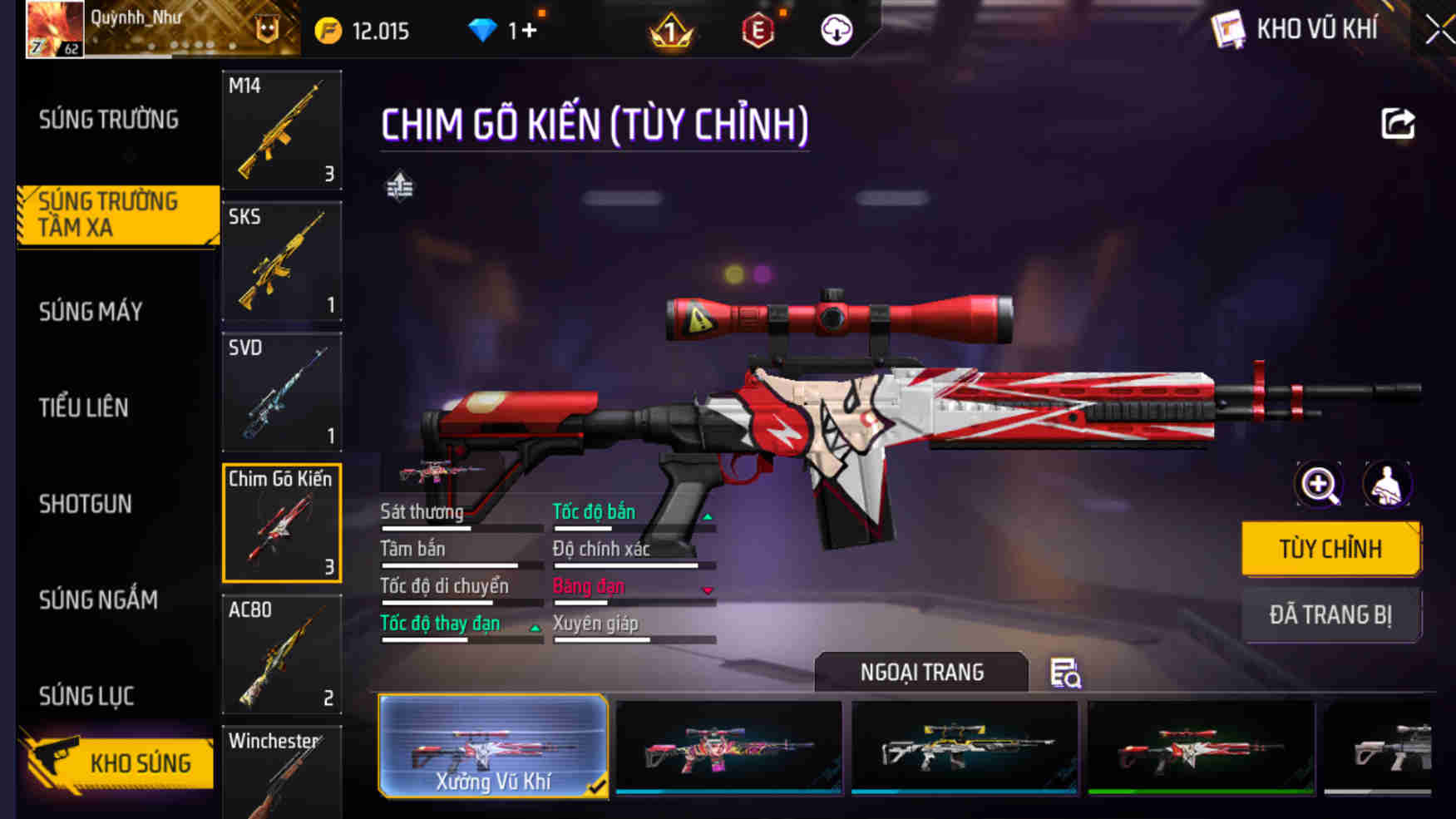Share the weapon using the share icon
Image resolution: width=1456 pixels, height=819 pixels.
point(1398,124)
